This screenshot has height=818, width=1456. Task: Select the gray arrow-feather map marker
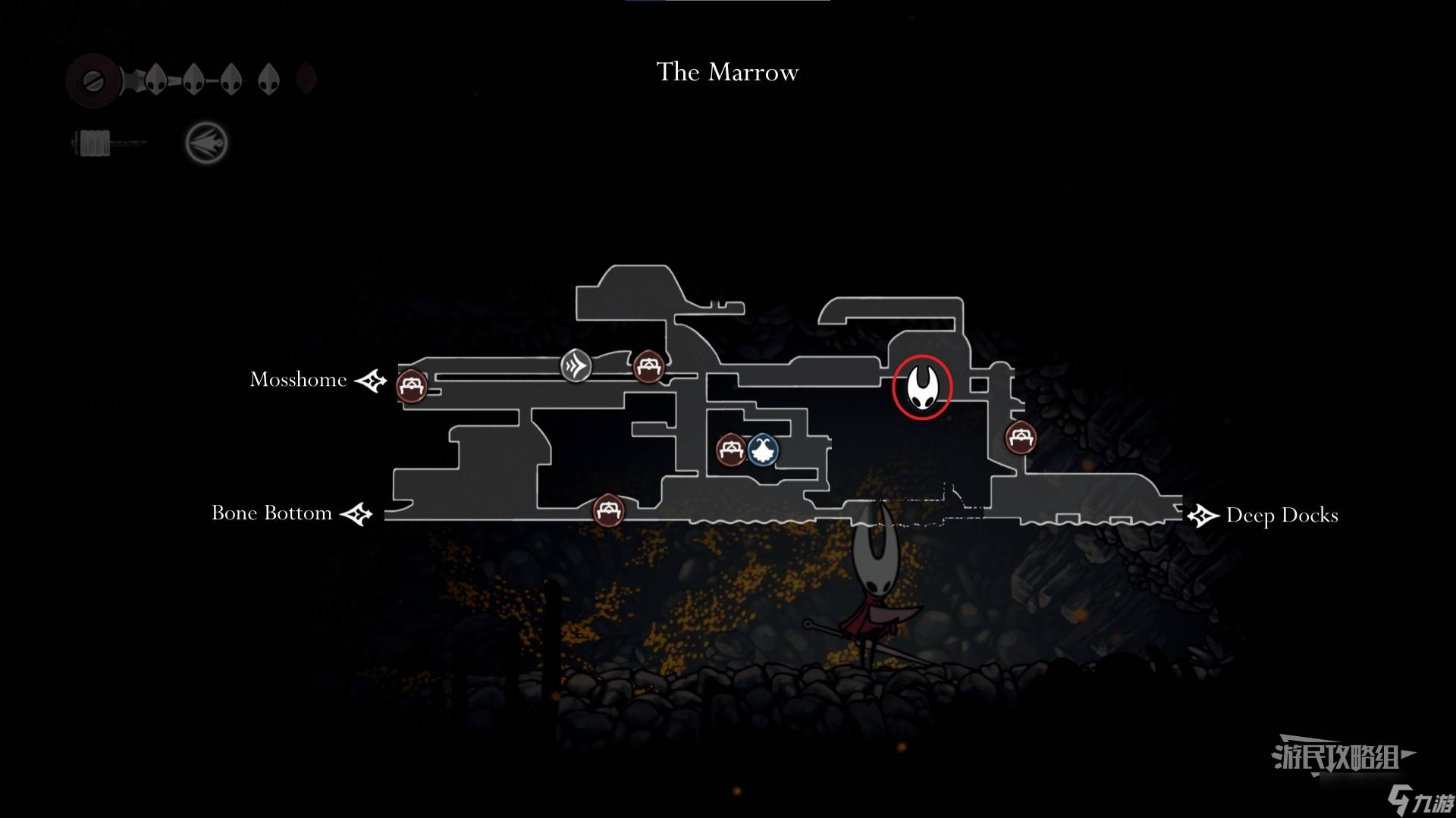[576, 366]
